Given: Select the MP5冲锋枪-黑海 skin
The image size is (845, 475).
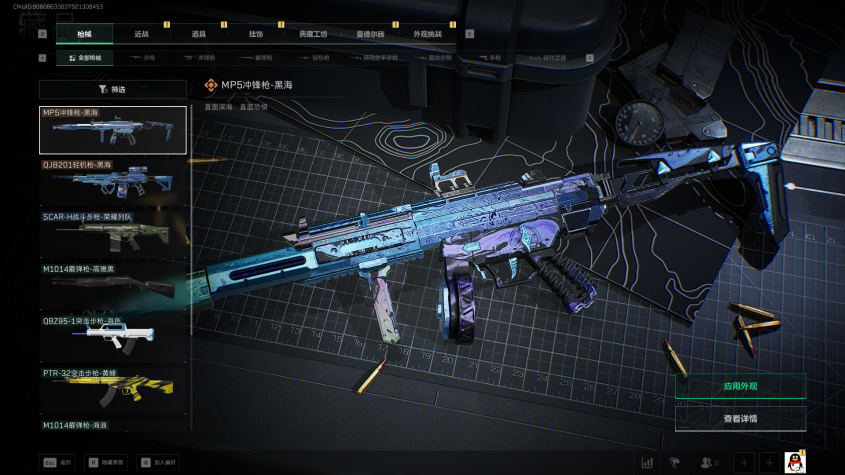Looking at the screenshot, I should point(113,130).
